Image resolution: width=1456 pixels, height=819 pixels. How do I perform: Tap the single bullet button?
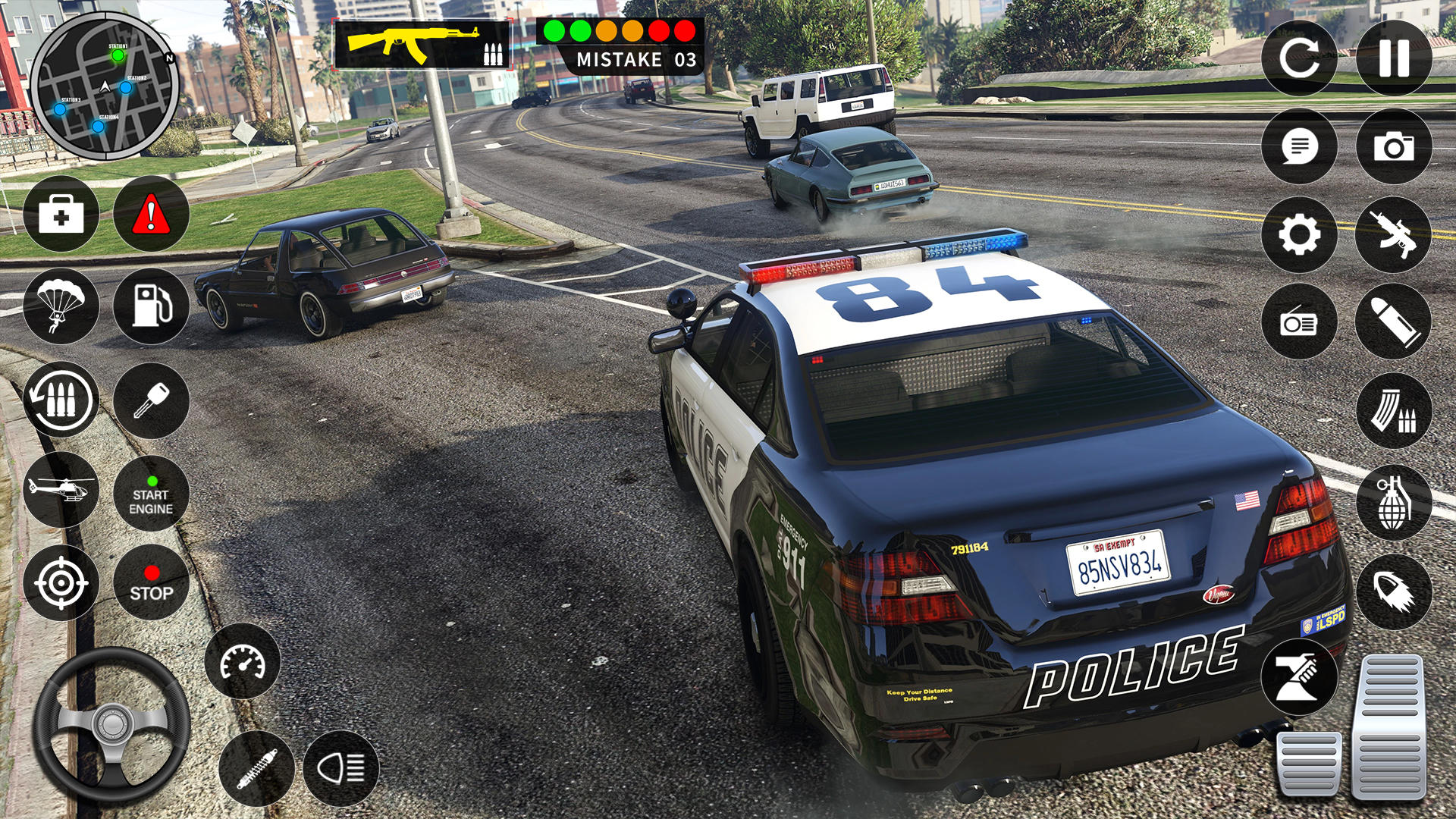(1394, 322)
